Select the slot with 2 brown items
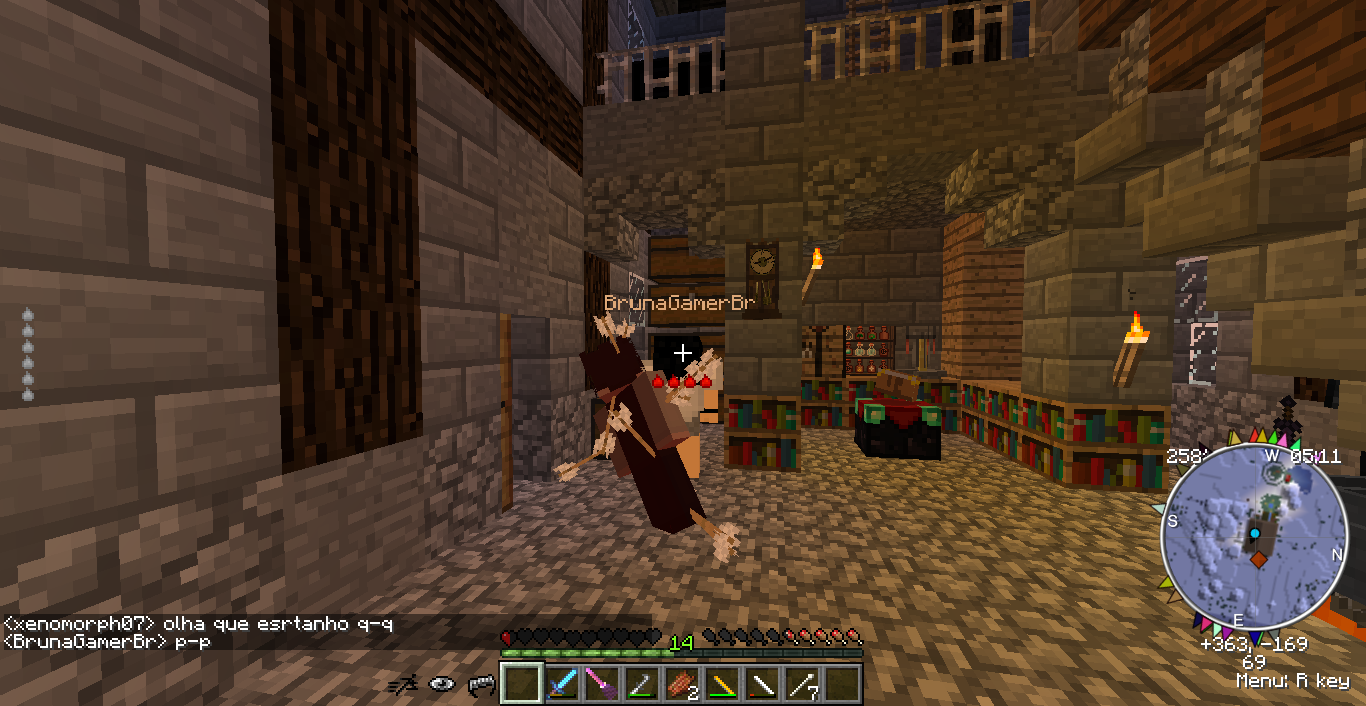1366x706 pixels. (681, 684)
